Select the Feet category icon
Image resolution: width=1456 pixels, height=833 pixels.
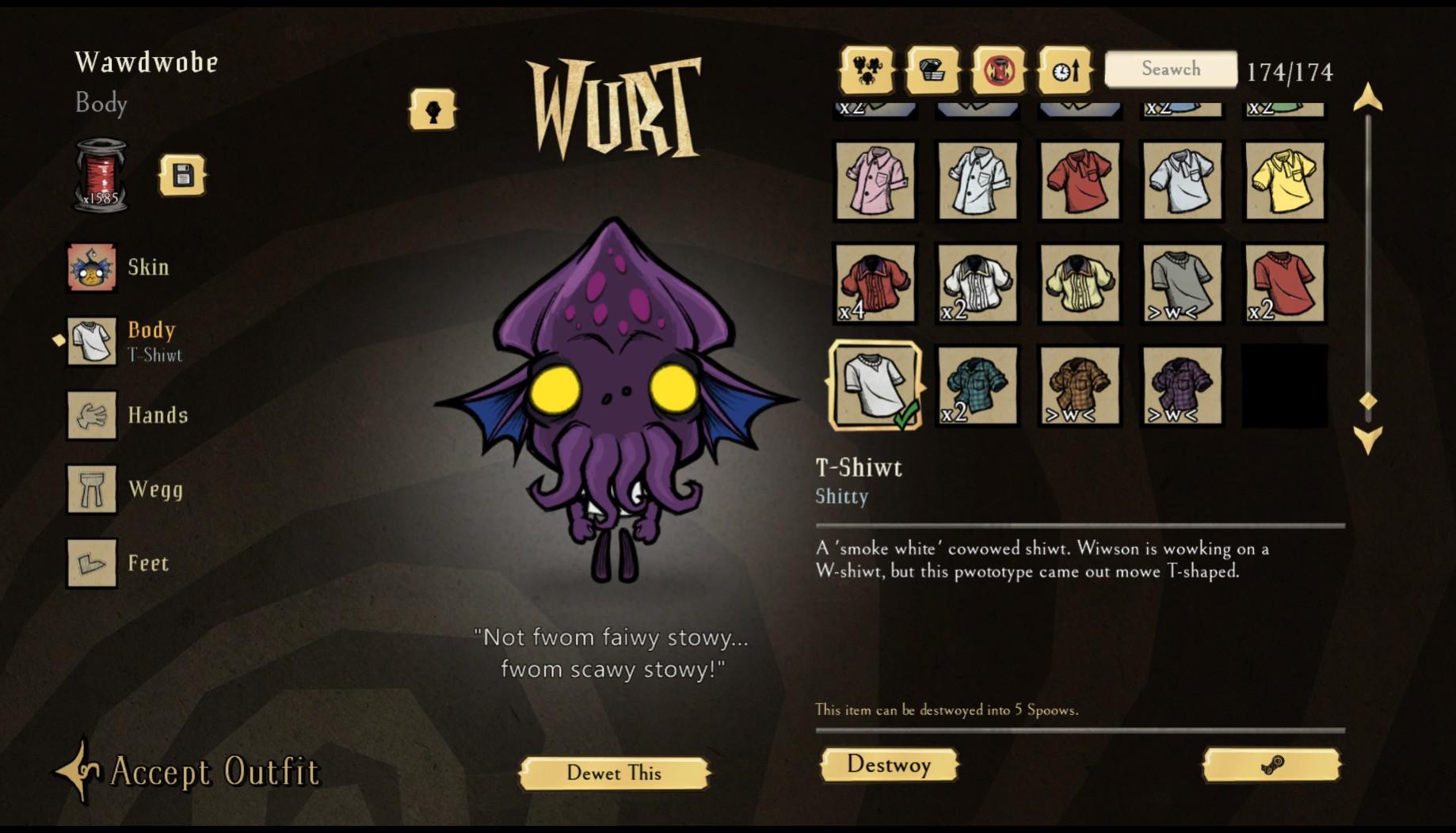tap(91, 564)
